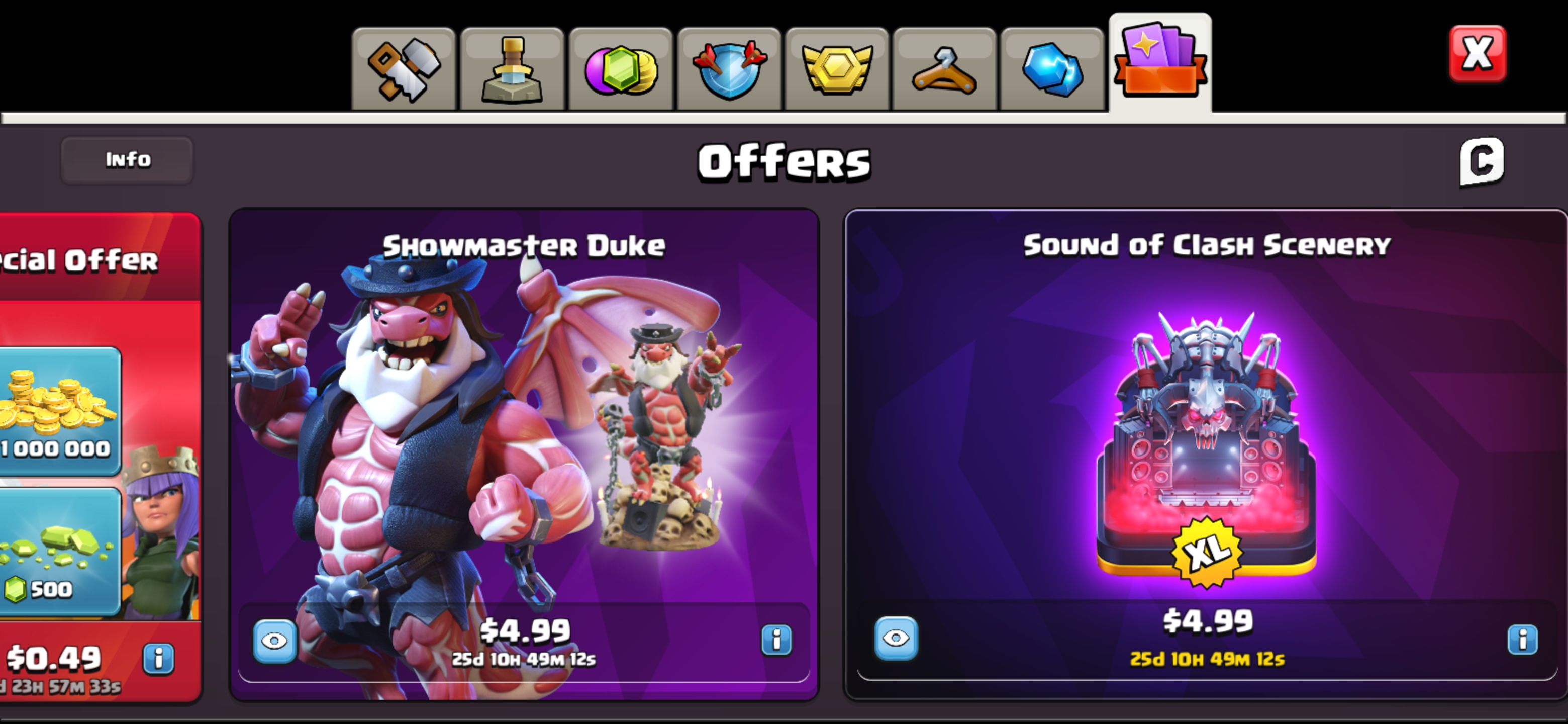Open the blue glowing ore tab

(x=1052, y=69)
